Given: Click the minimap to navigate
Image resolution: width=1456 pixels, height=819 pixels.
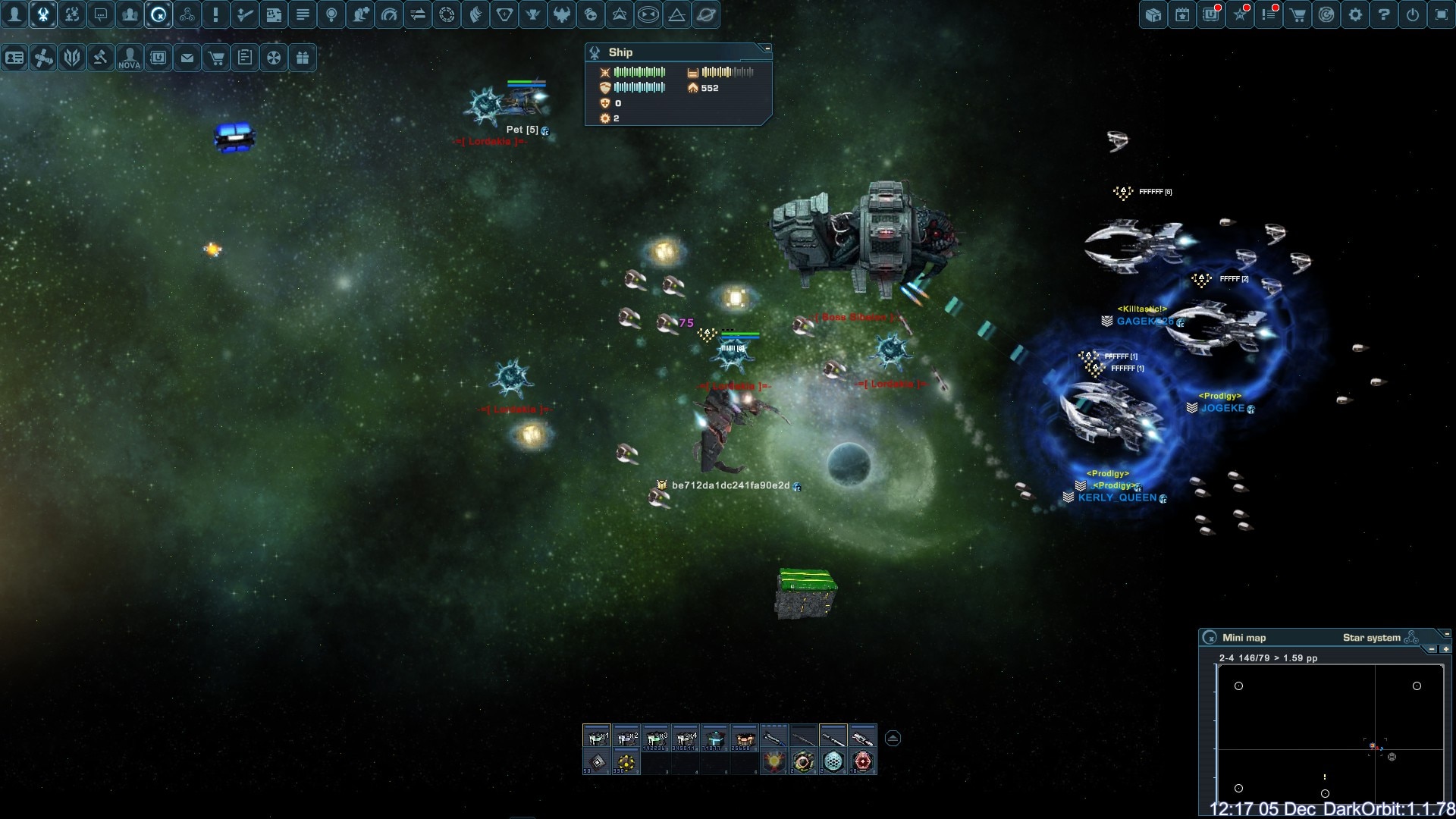Looking at the screenshot, I should coord(1329,728).
